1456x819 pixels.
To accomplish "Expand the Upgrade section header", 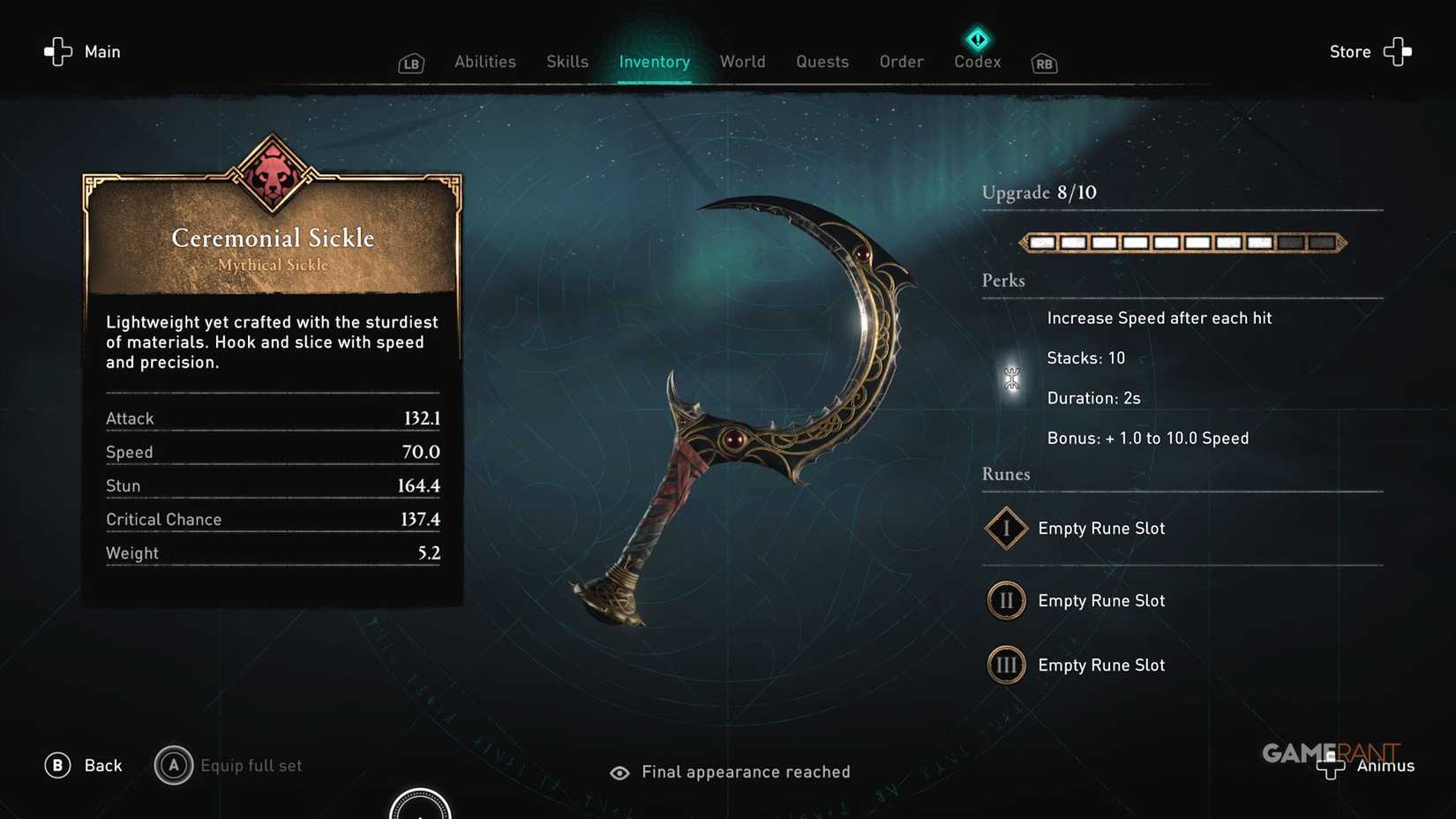I will (1039, 192).
